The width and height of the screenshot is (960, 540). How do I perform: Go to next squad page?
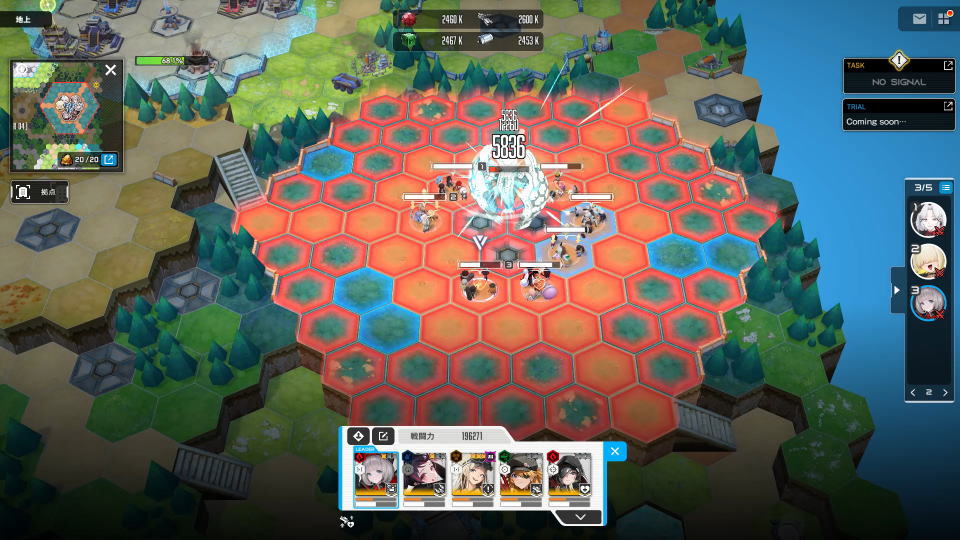coord(946,392)
